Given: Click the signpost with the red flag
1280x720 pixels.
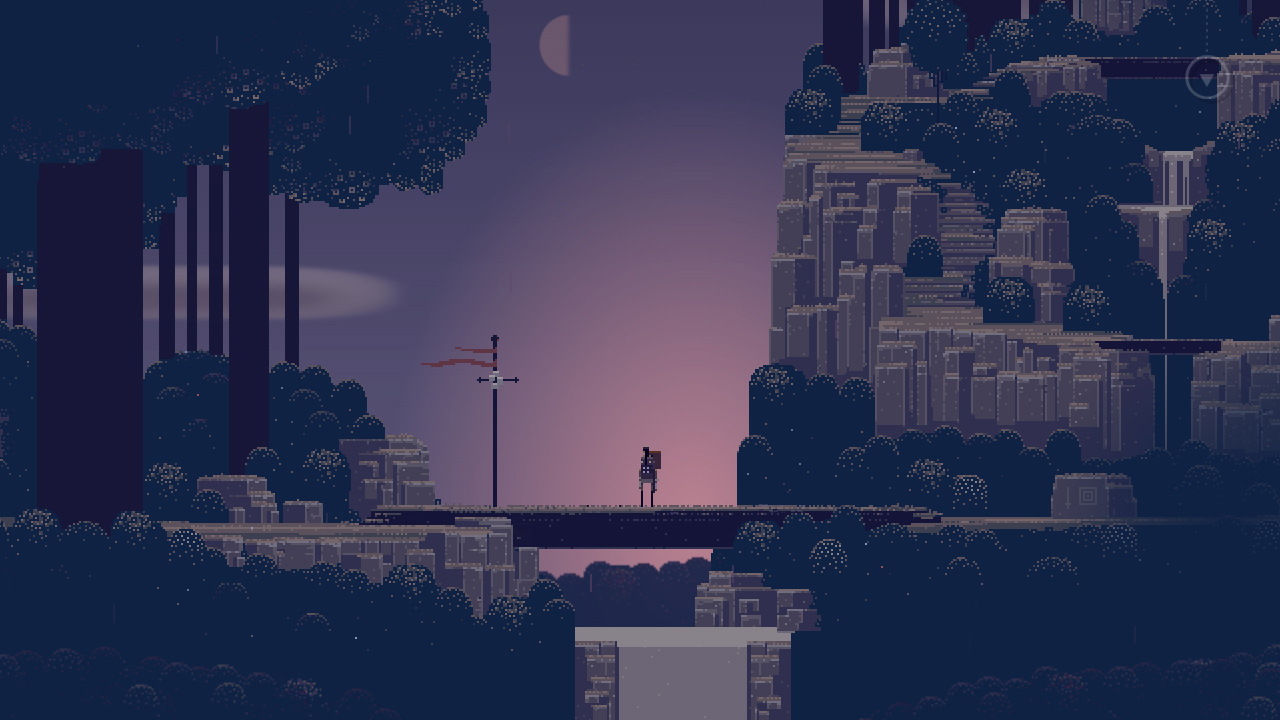Looking at the screenshot, I should pyautogui.click(x=494, y=420).
